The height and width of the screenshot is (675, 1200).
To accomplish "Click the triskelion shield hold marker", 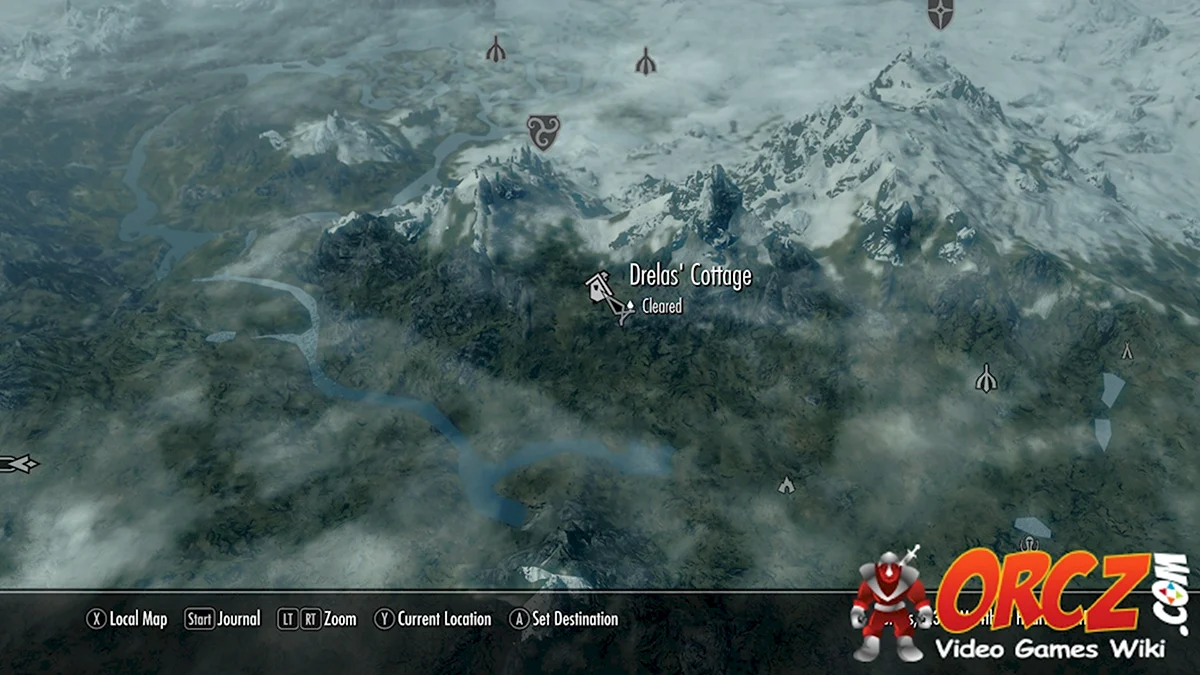I will [543, 132].
